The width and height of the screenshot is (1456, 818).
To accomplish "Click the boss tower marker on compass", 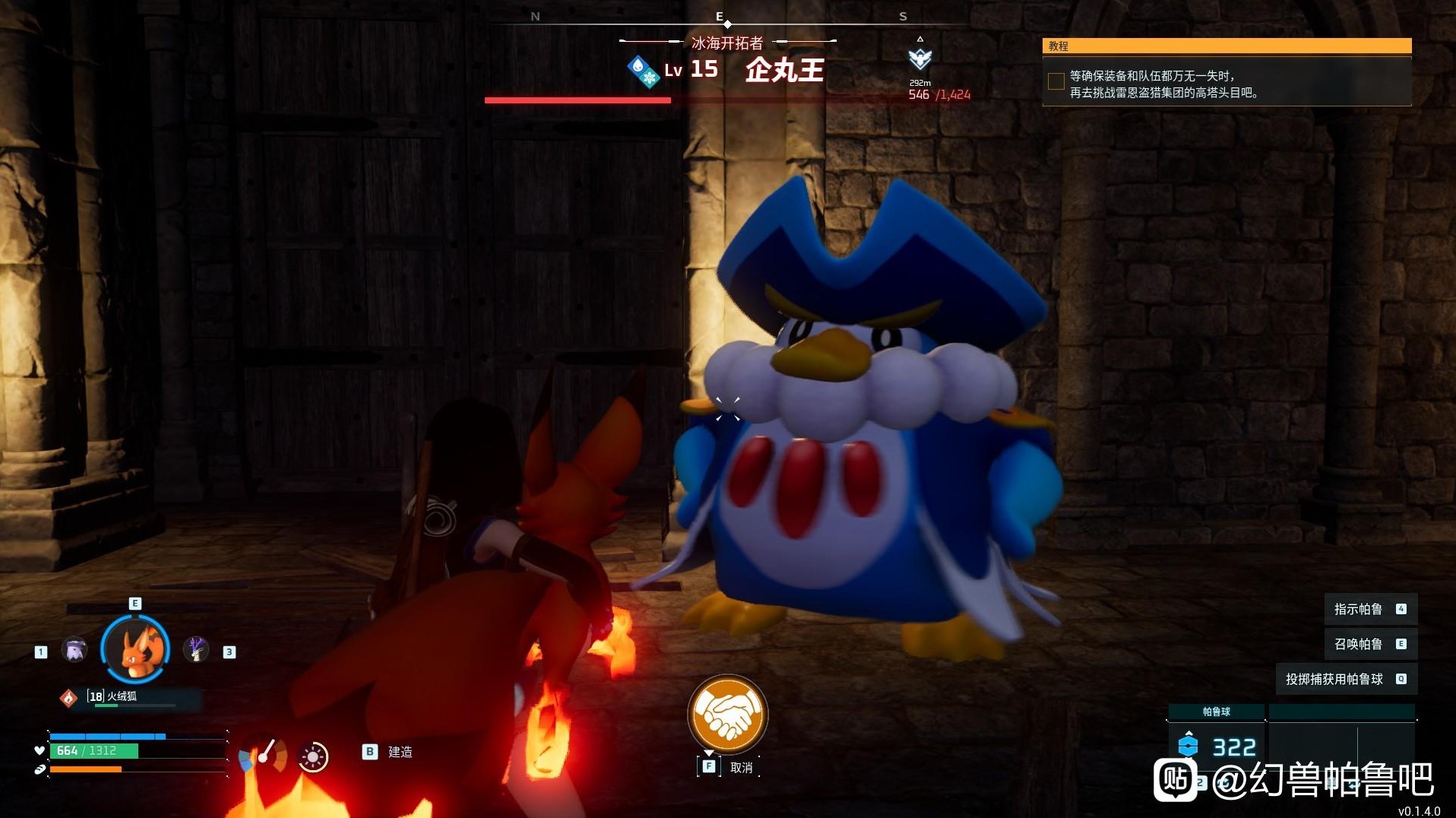I will coord(919,58).
